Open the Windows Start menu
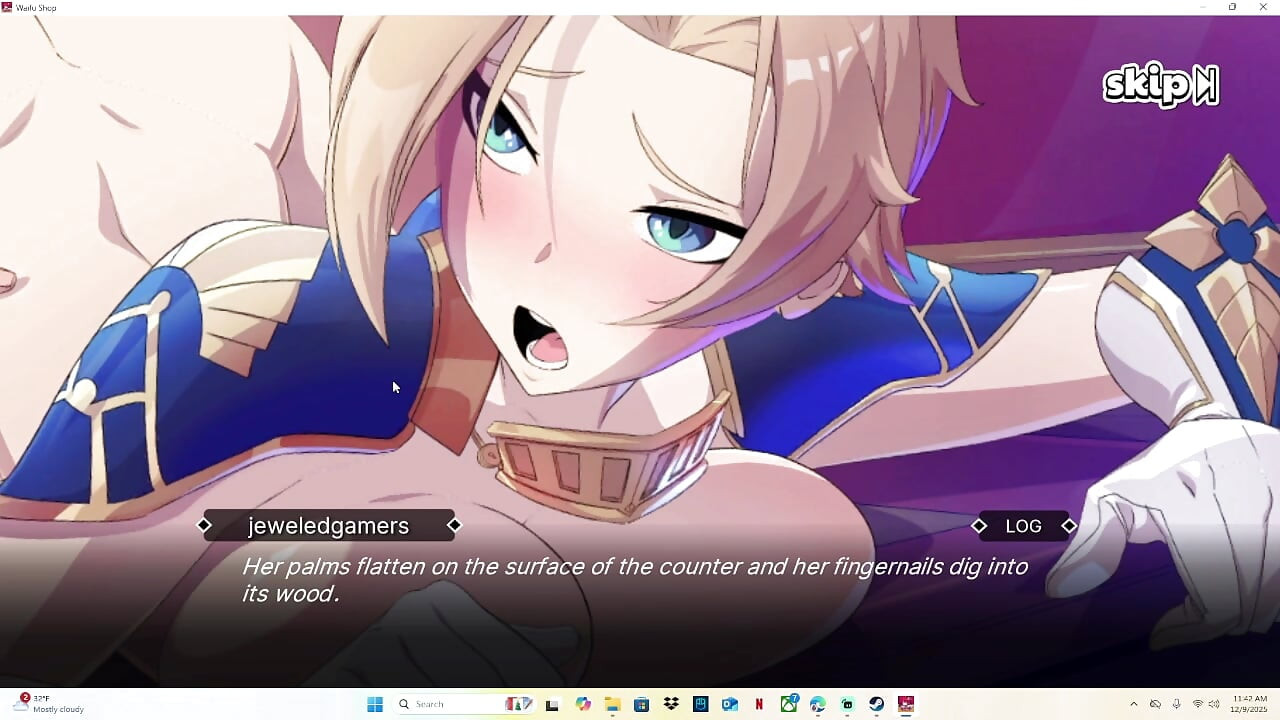This screenshot has width=1280, height=720. coord(375,704)
